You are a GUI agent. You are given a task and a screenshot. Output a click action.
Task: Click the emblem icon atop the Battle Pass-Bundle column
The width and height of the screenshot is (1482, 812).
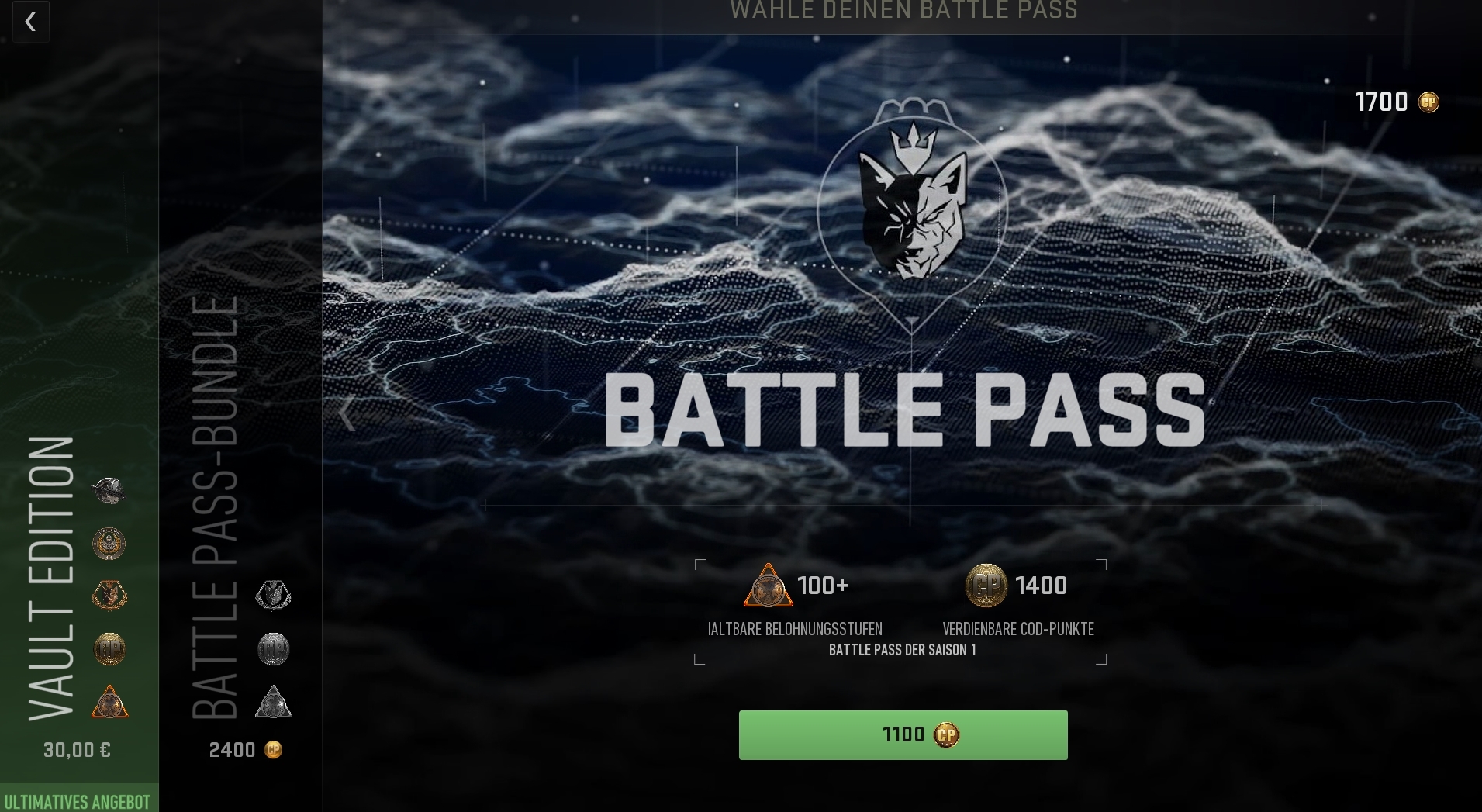point(273,596)
